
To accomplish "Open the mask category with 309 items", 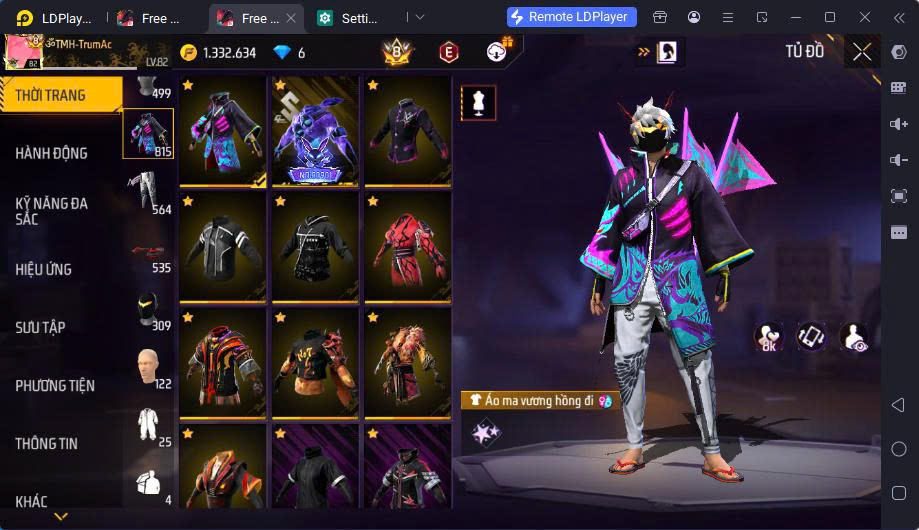I will 148,310.
